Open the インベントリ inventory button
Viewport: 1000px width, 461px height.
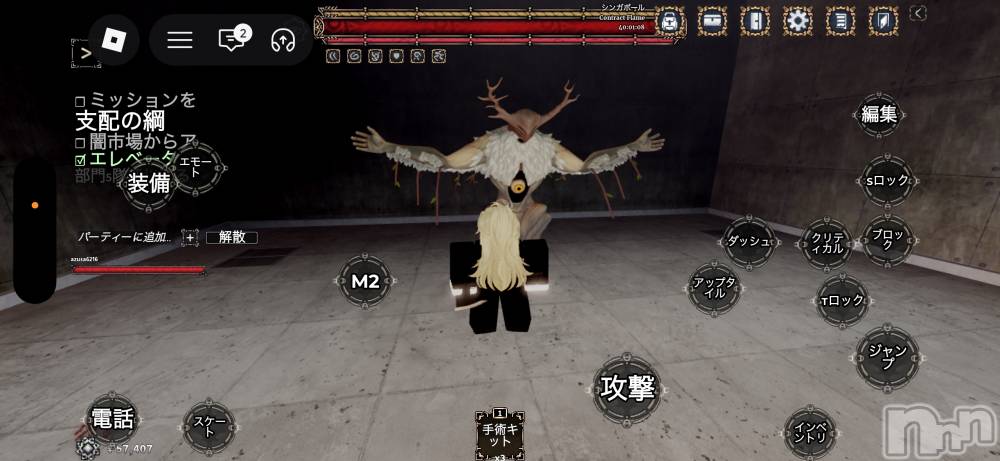[810, 433]
